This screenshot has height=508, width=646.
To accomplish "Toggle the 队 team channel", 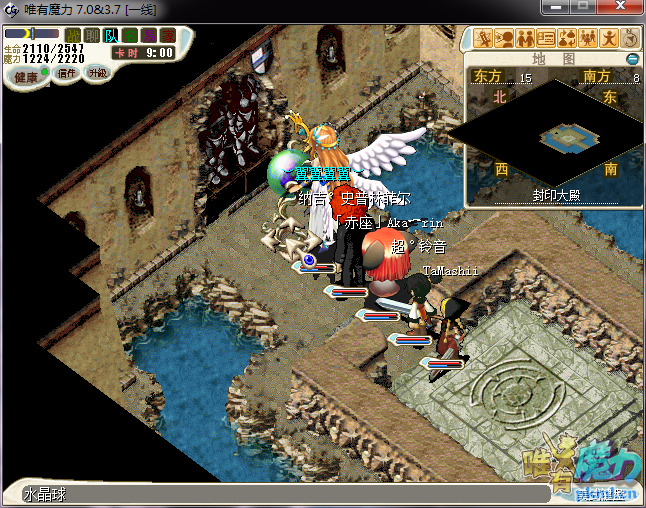I will (111, 36).
